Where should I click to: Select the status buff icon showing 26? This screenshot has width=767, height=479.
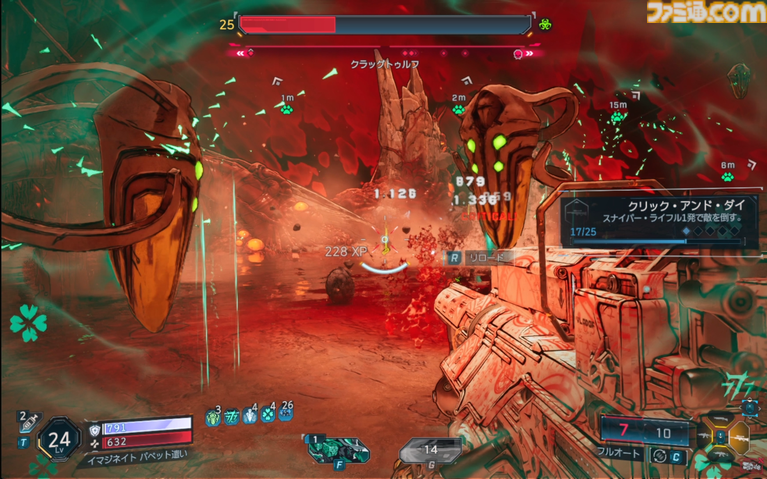click(x=287, y=415)
